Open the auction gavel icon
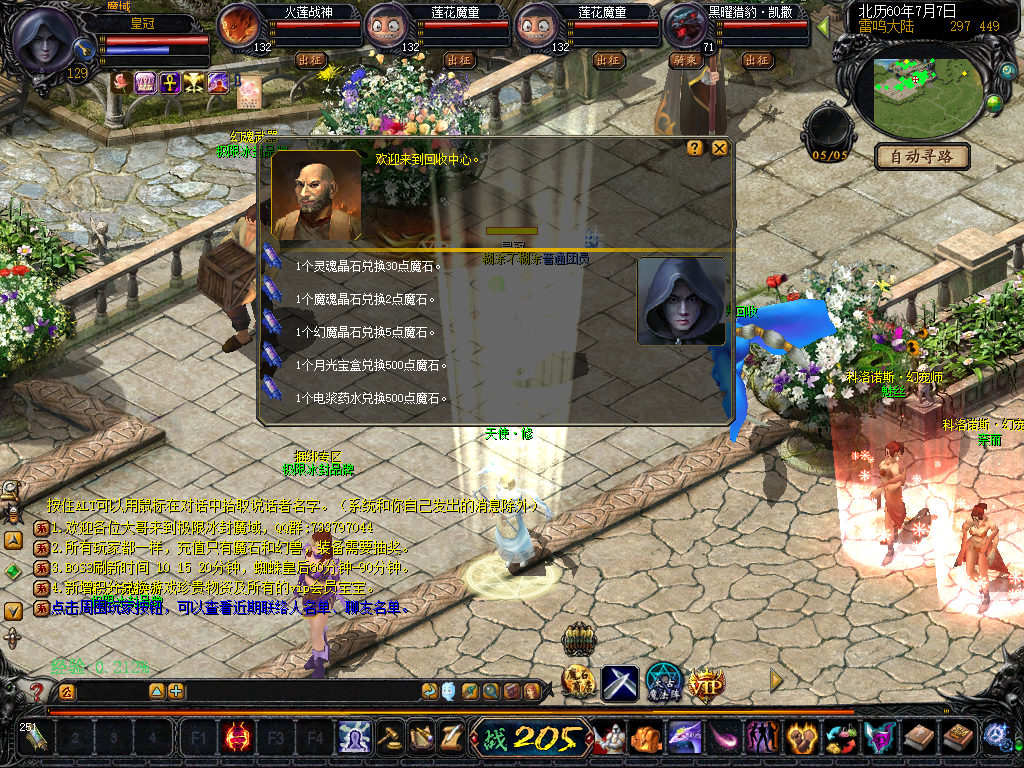 390,739
